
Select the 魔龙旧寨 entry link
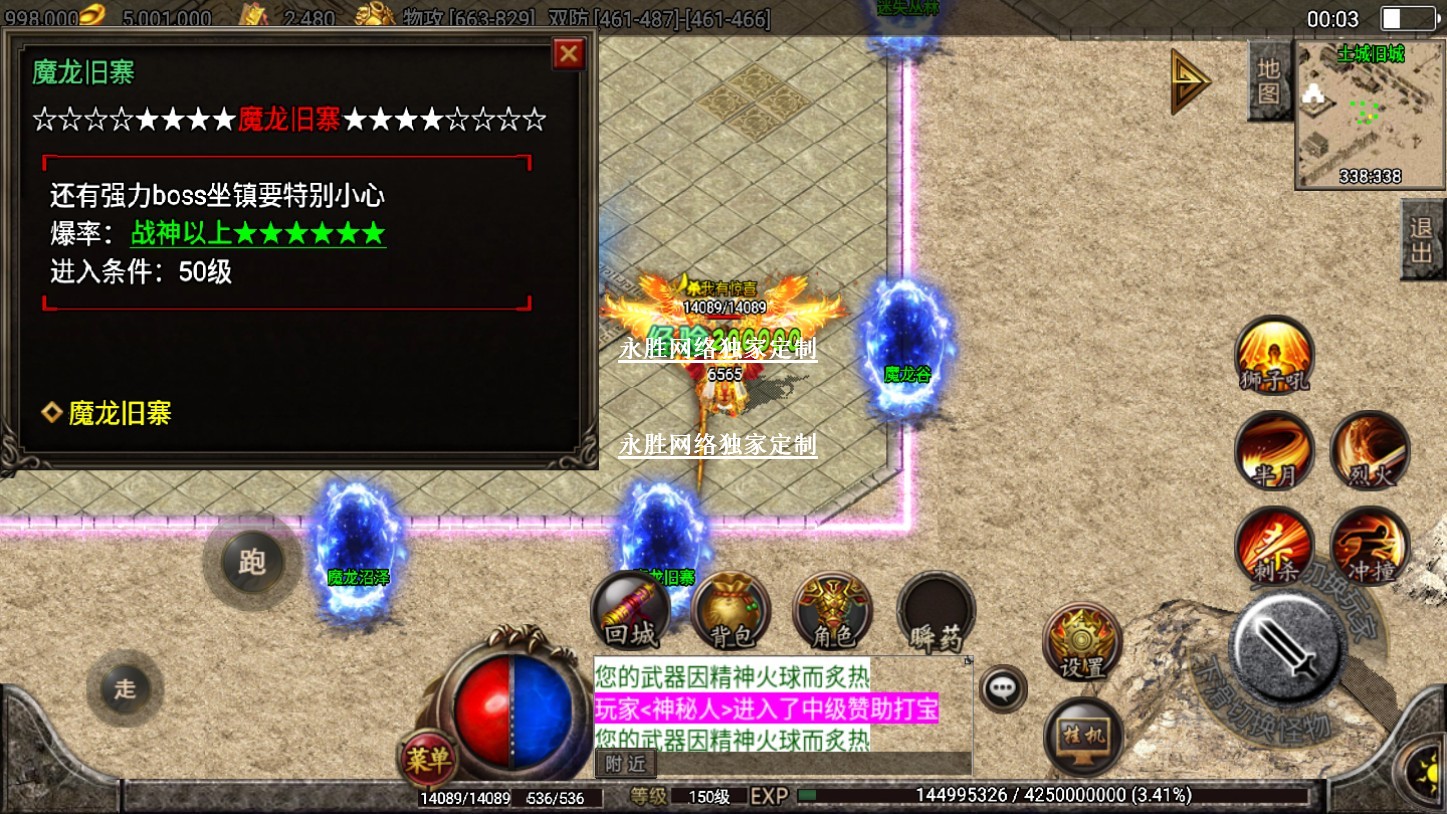tap(119, 413)
